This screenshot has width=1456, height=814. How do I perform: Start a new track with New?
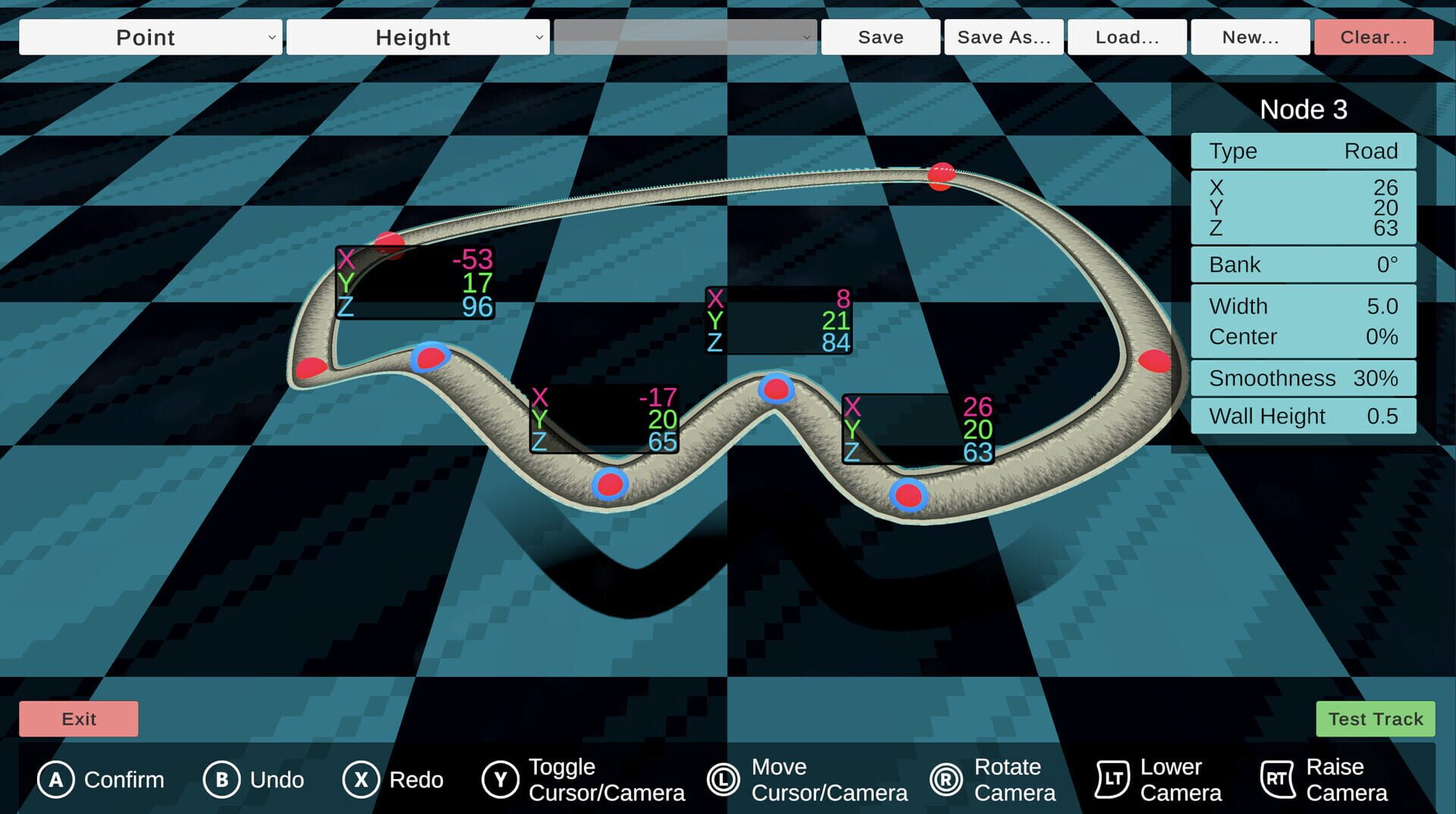point(1249,36)
